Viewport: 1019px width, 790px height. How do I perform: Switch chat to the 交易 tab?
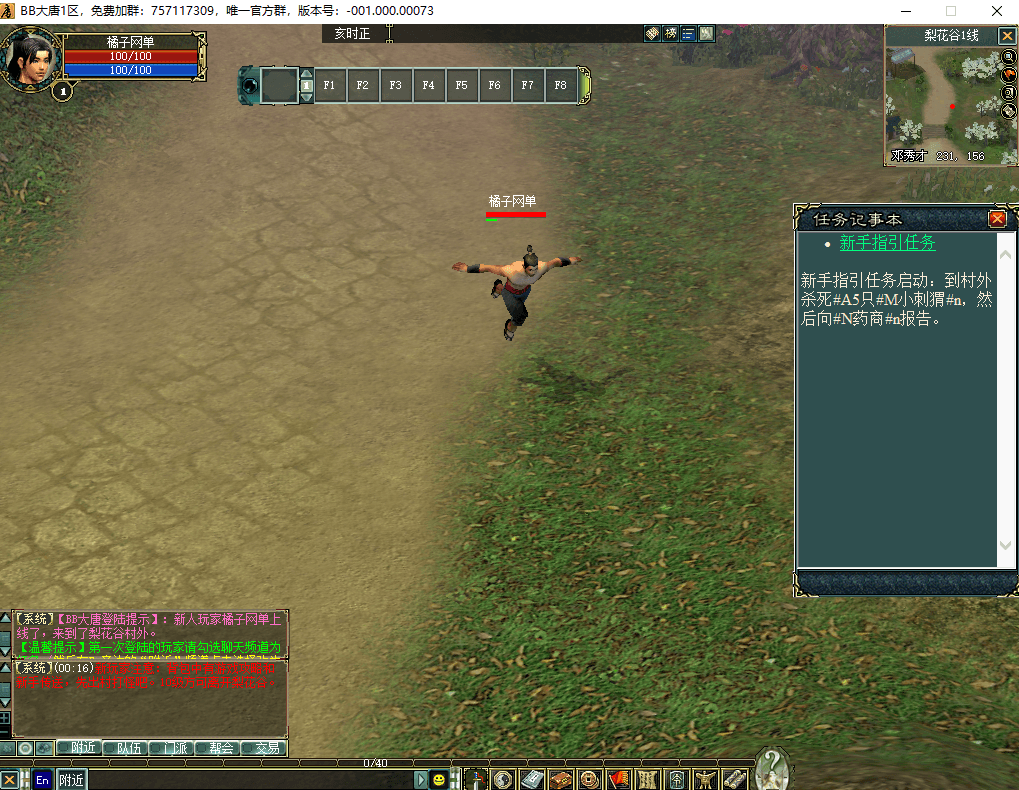pyautogui.click(x=266, y=747)
